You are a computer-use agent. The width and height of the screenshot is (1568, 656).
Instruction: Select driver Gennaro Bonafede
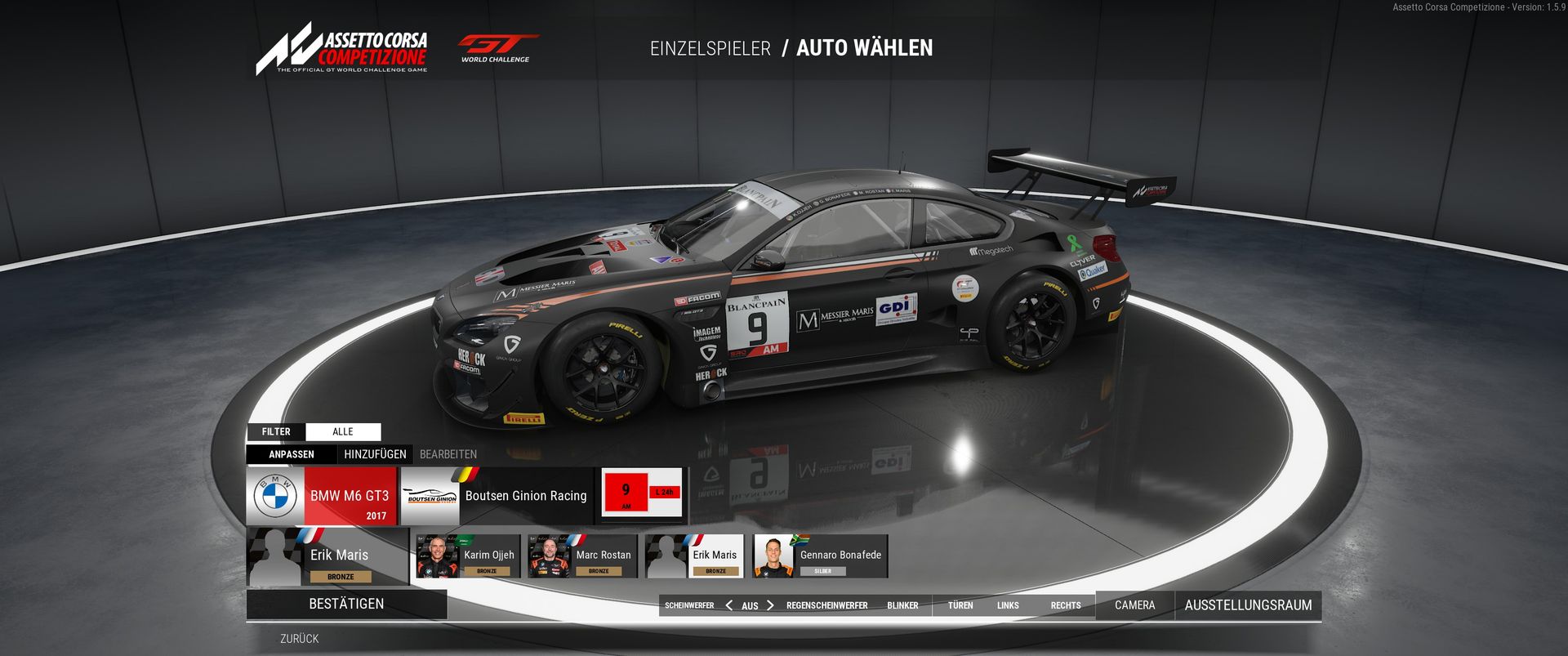[x=820, y=556]
